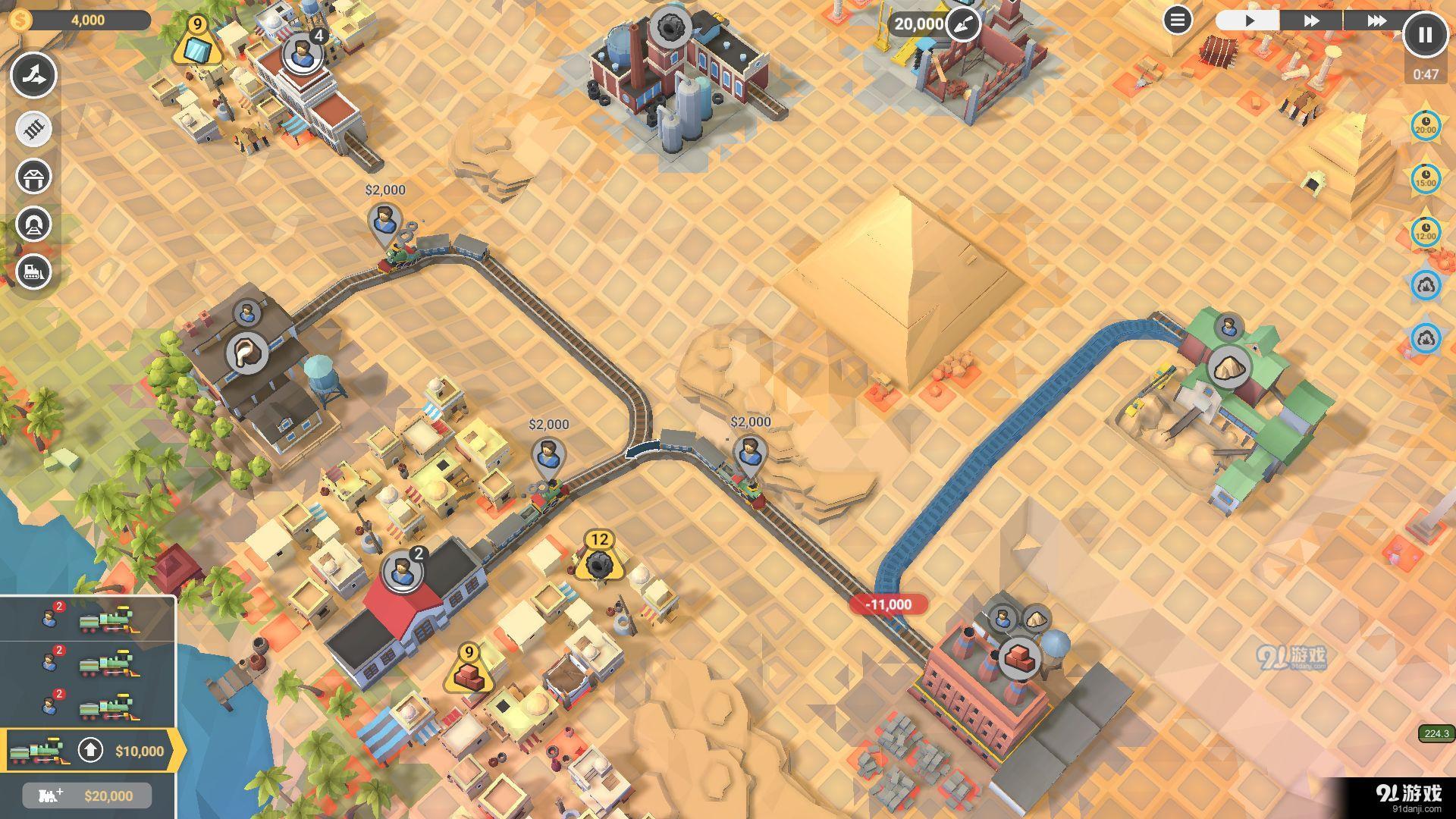This screenshot has height=819, width=1456.
Task: Pick the bulldozer demolish tool
Action: coord(33,271)
